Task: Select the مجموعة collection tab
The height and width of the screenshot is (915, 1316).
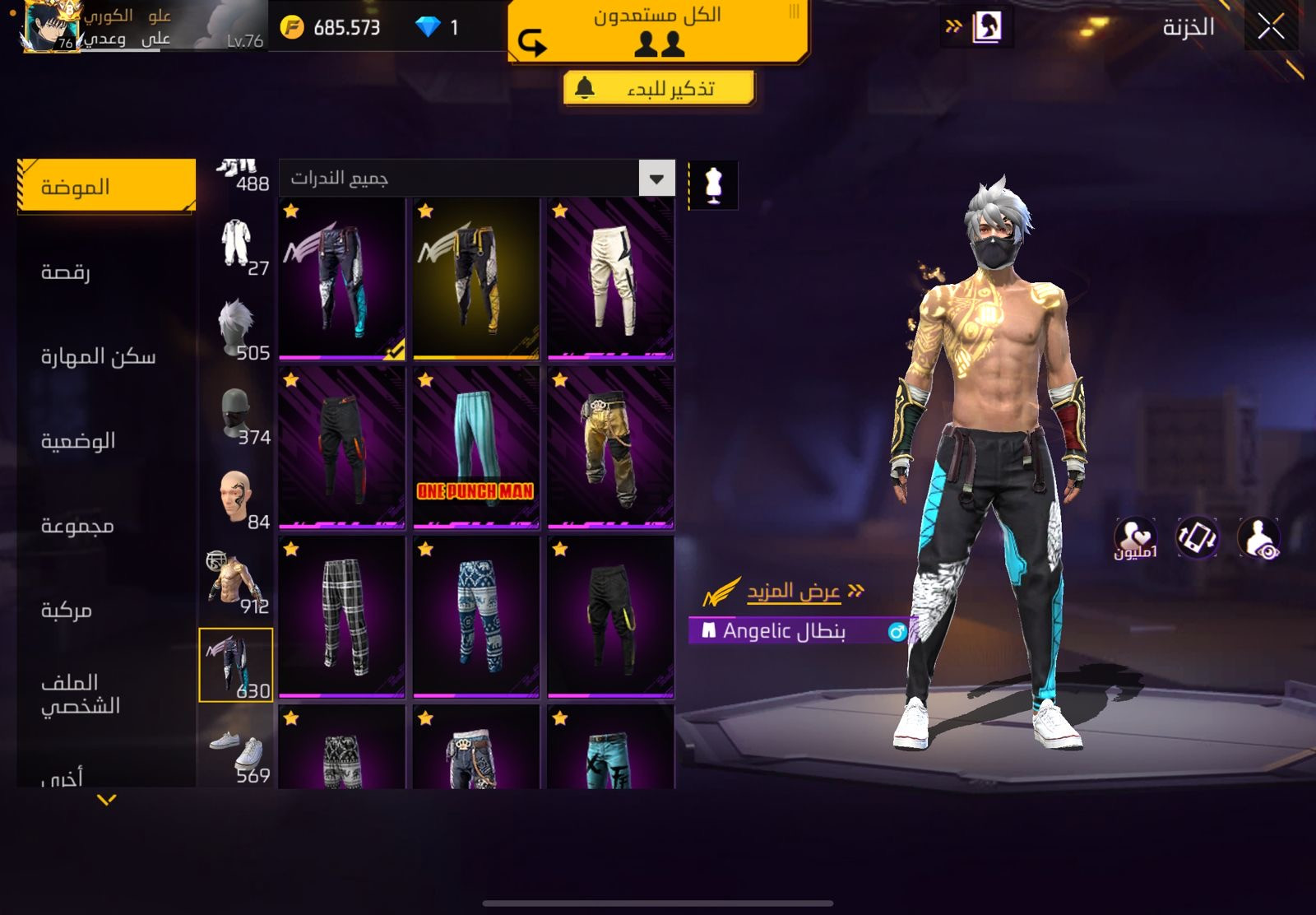Action: [77, 525]
